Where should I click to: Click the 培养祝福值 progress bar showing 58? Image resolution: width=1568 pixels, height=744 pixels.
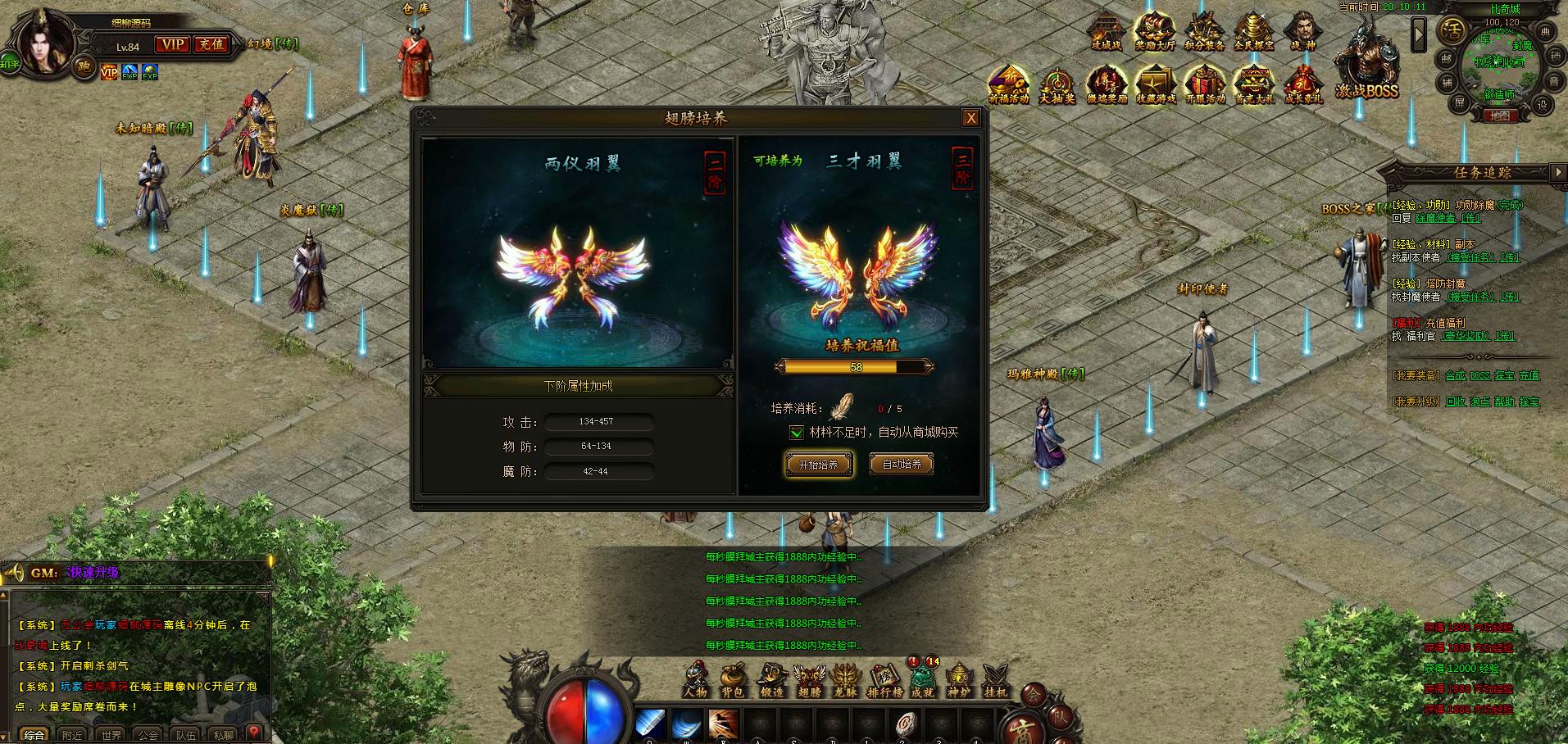tap(856, 366)
